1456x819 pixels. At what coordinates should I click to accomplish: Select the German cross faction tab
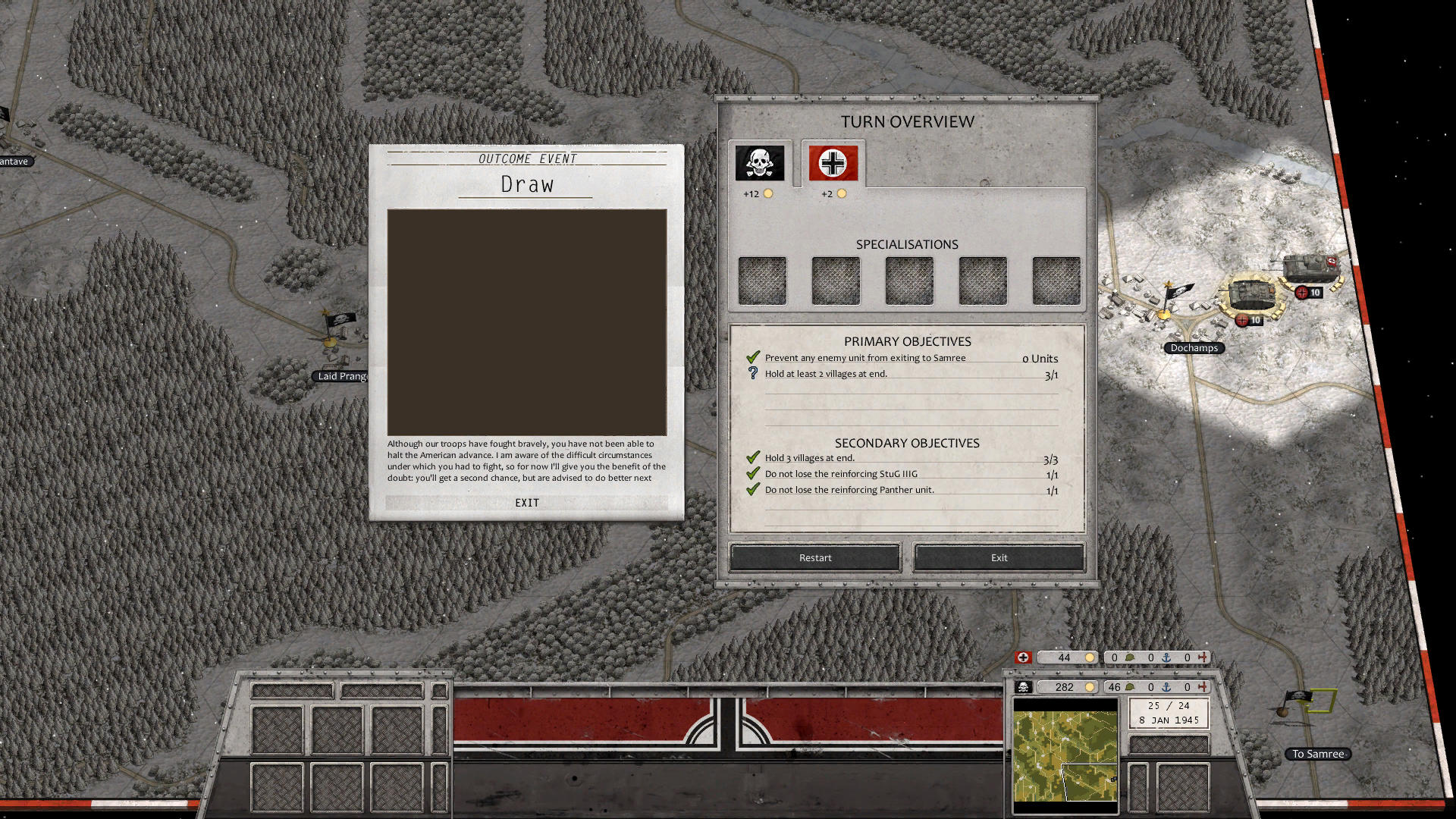pyautogui.click(x=832, y=161)
